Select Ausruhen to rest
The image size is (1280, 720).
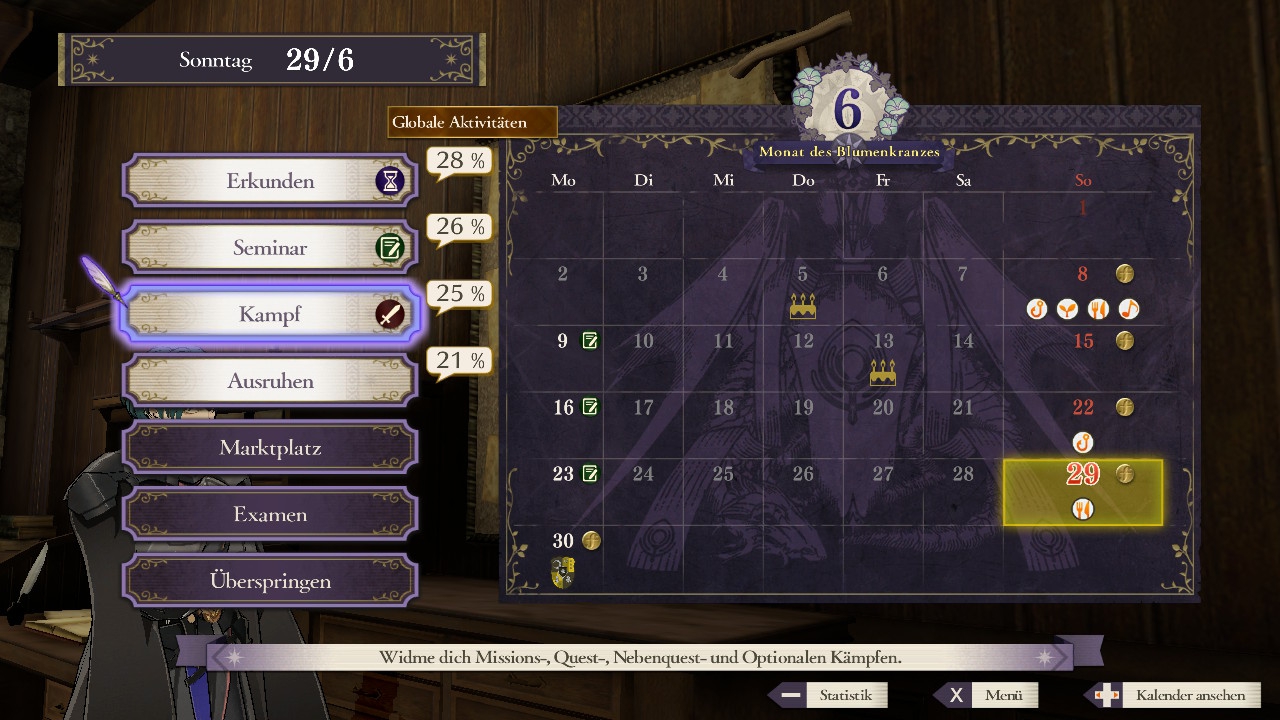(270, 381)
